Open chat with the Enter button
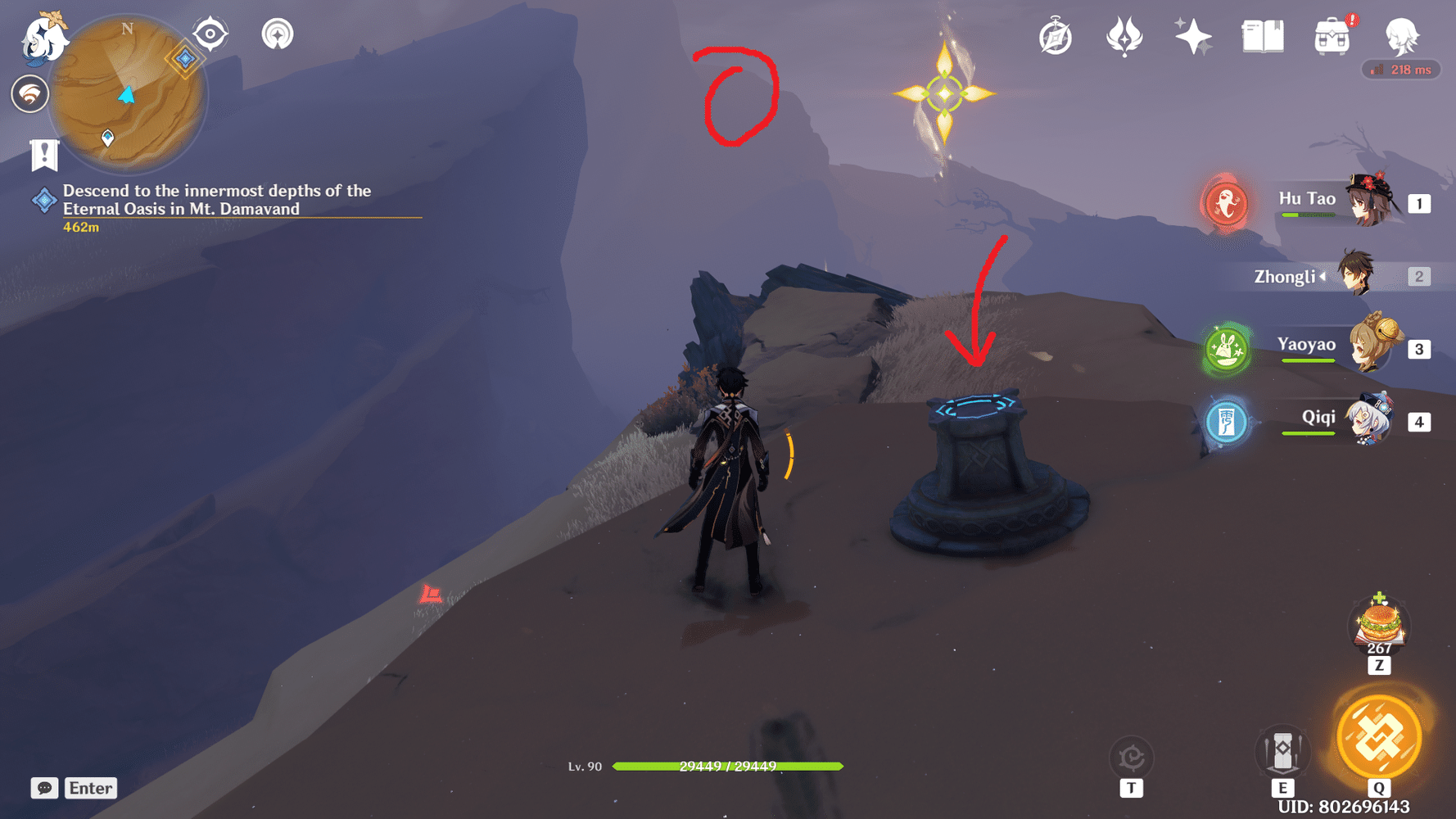 [x=90, y=788]
